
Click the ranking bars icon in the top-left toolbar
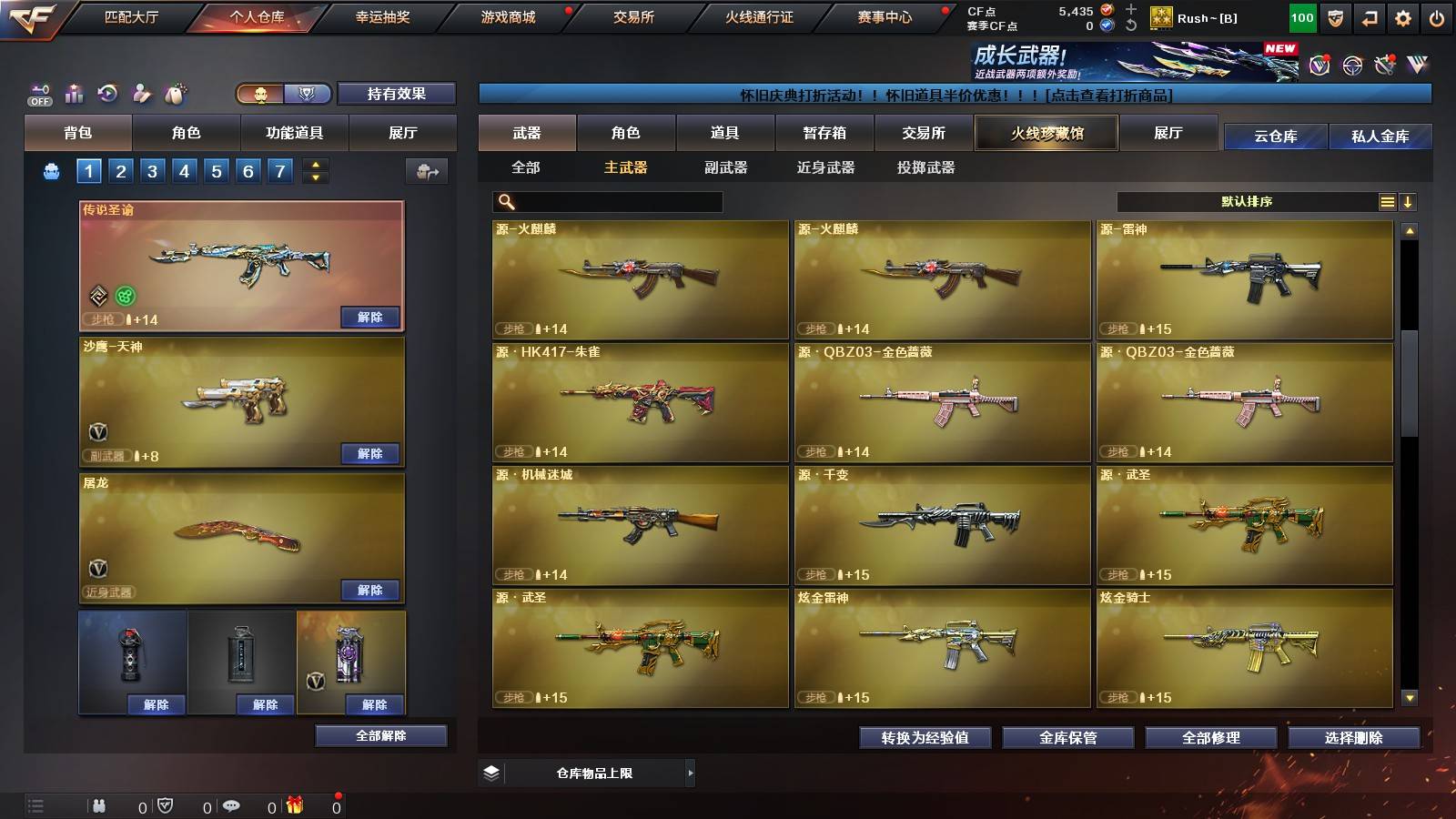pos(73,93)
